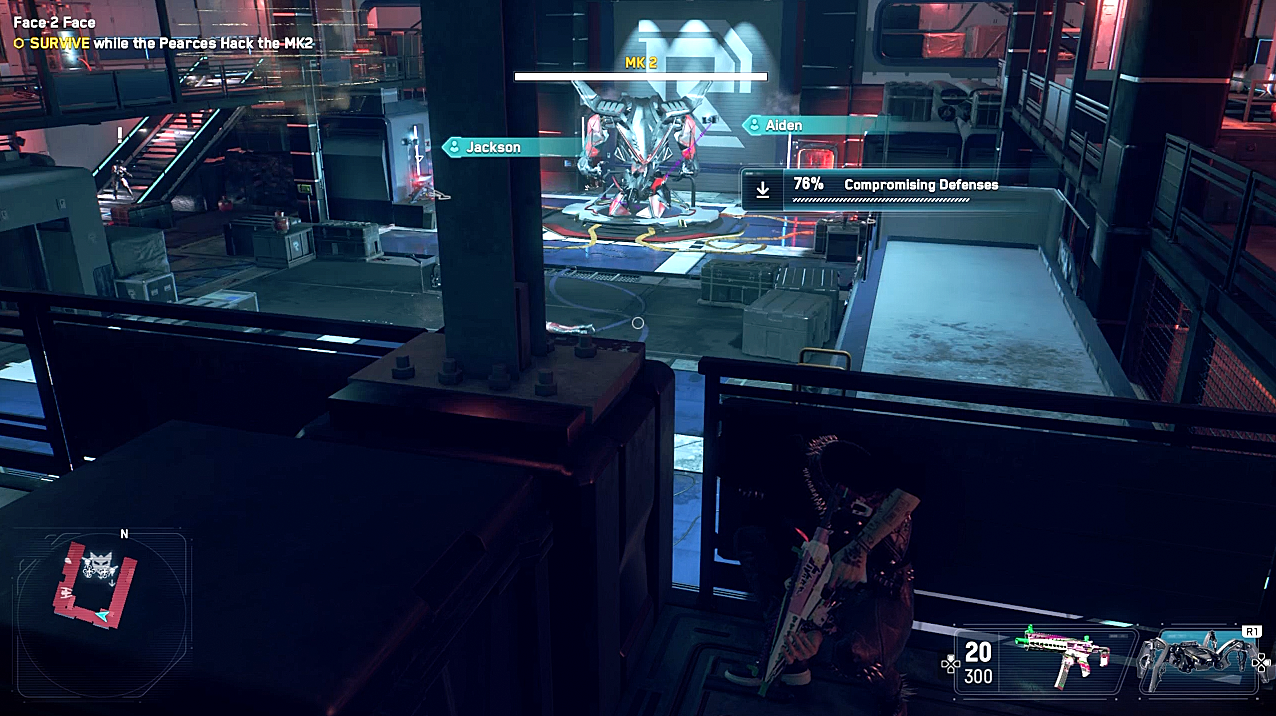Viewport: 1276px width, 716px height.
Task: Click the Jackson ally name tag
Action: [493, 147]
